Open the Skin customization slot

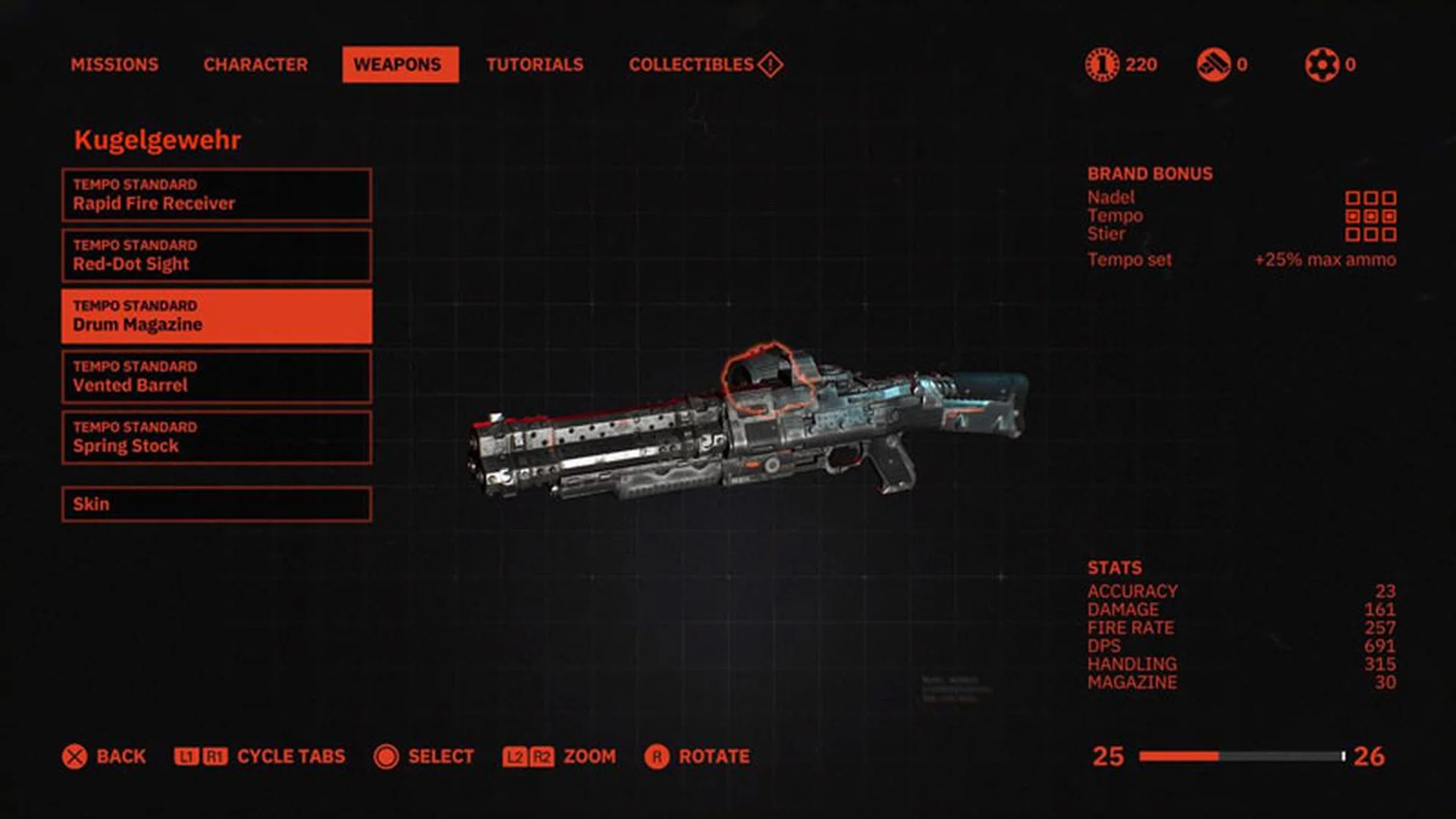[215, 503]
